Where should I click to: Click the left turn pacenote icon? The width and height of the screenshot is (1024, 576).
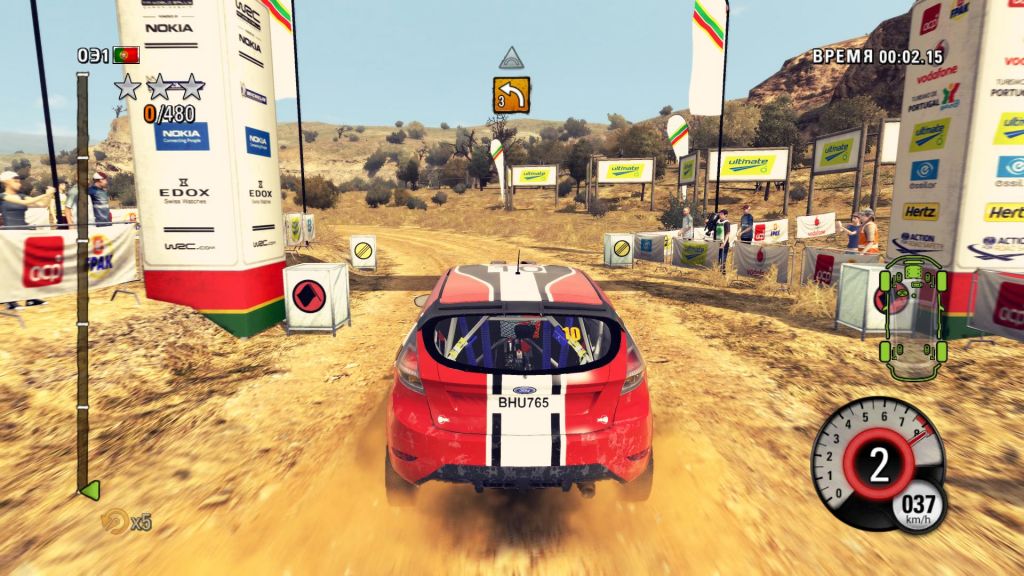tap(511, 95)
